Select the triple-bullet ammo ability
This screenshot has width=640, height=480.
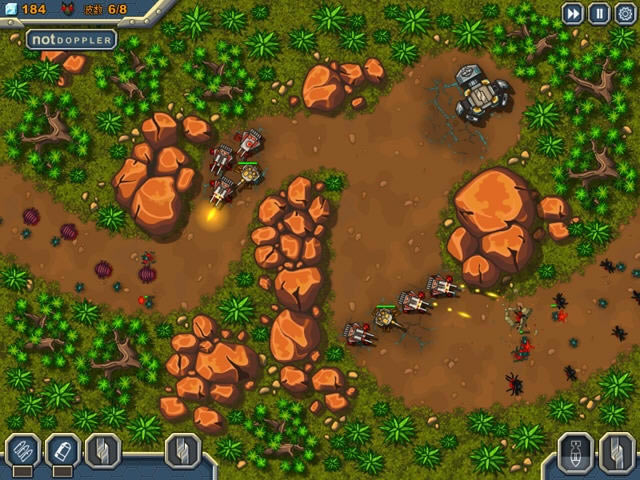pyautogui.click(x=21, y=451)
